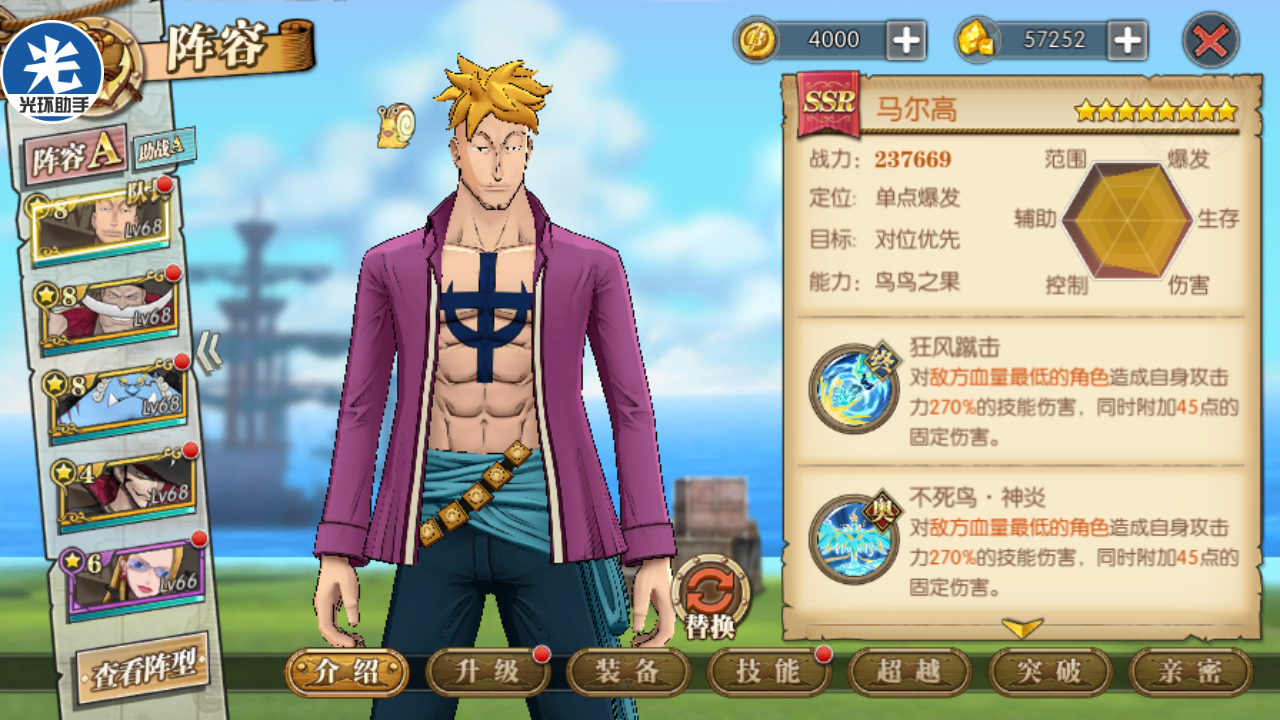Viewport: 1280px width, 720px height.
Task: Add more gold ingots with plus button
Action: click(1127, 40)
